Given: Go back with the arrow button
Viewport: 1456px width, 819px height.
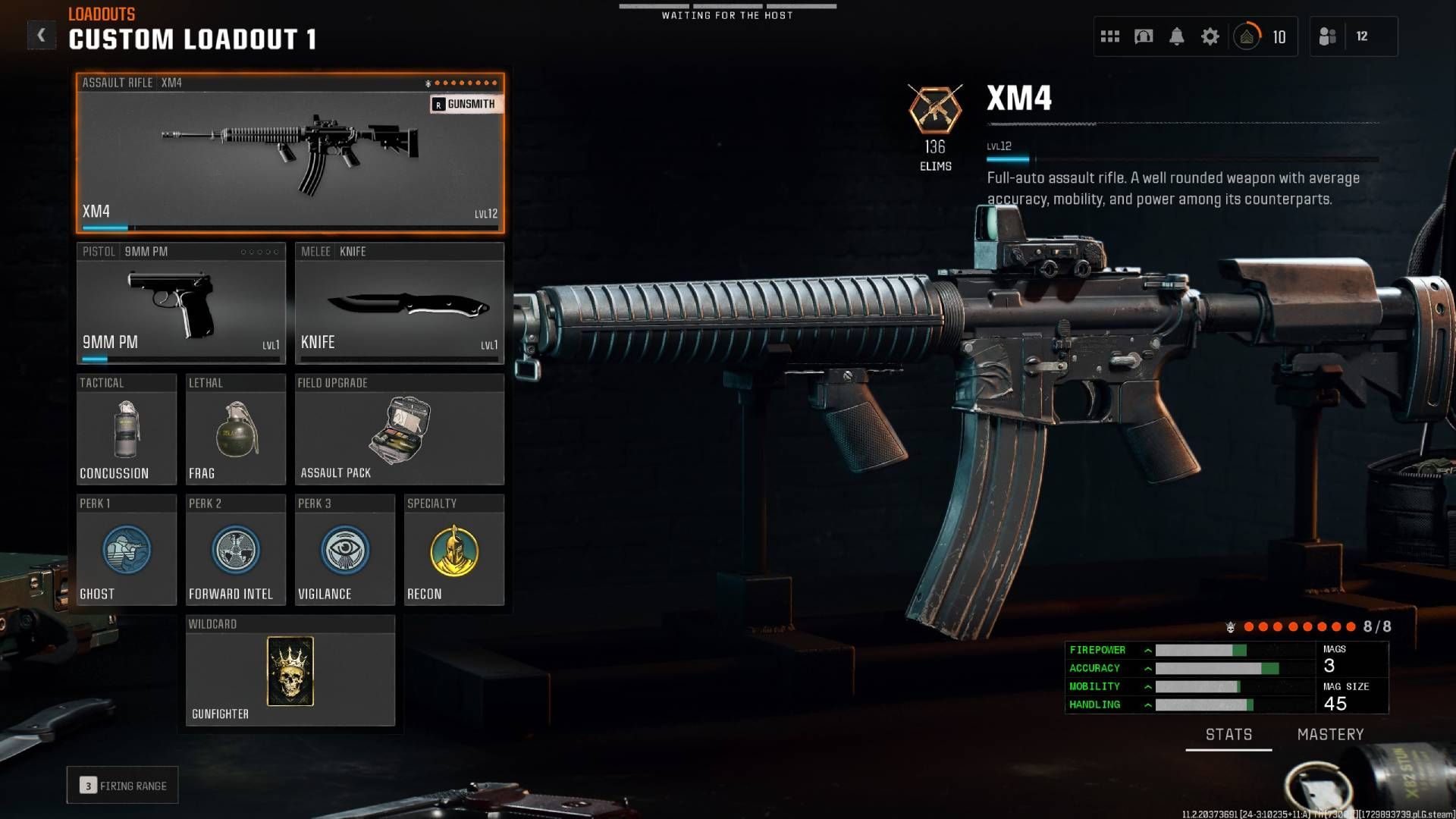Looking at the screenshot, I should 42,33.
